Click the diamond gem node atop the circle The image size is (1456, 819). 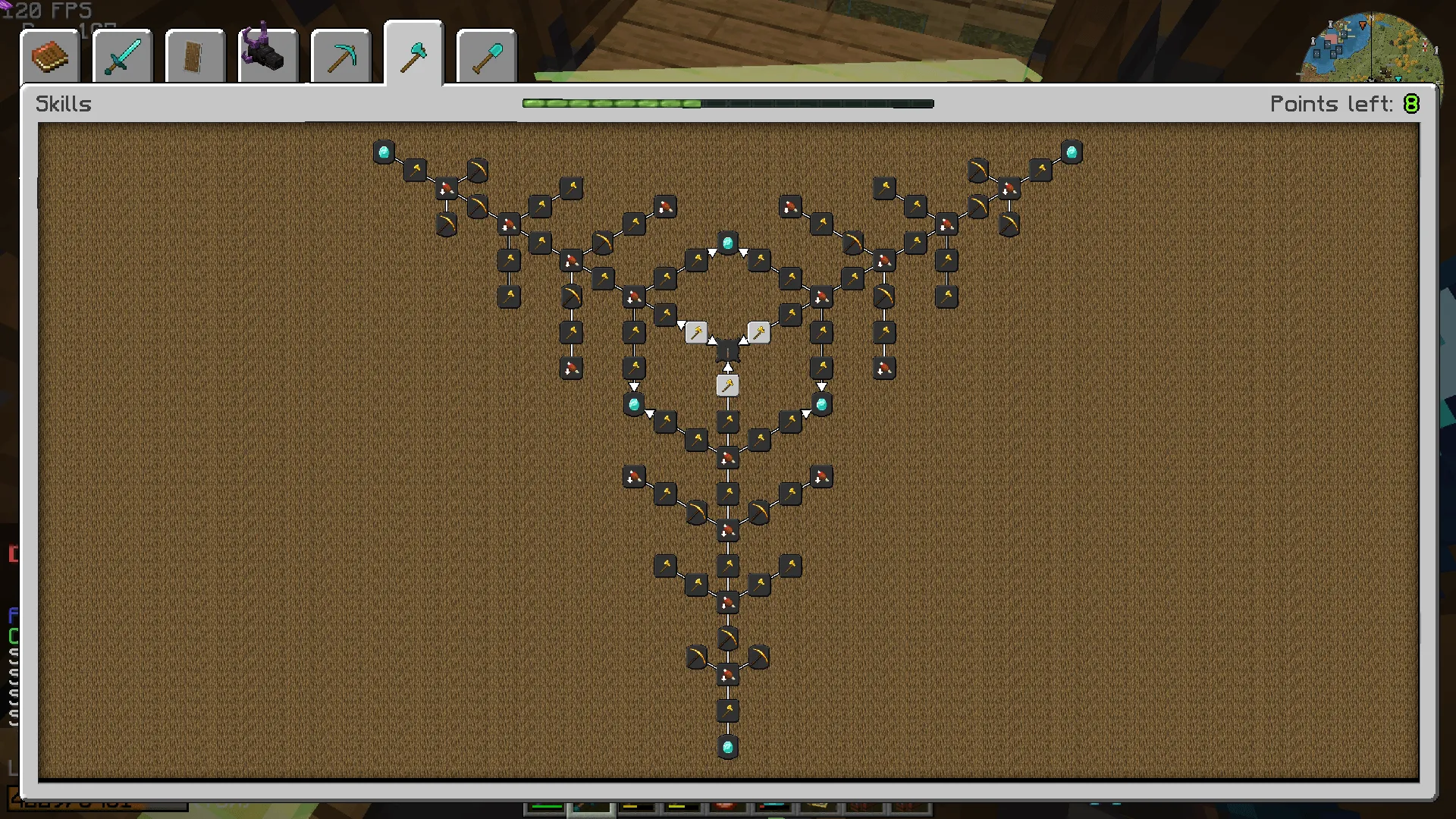click(726, 243)
